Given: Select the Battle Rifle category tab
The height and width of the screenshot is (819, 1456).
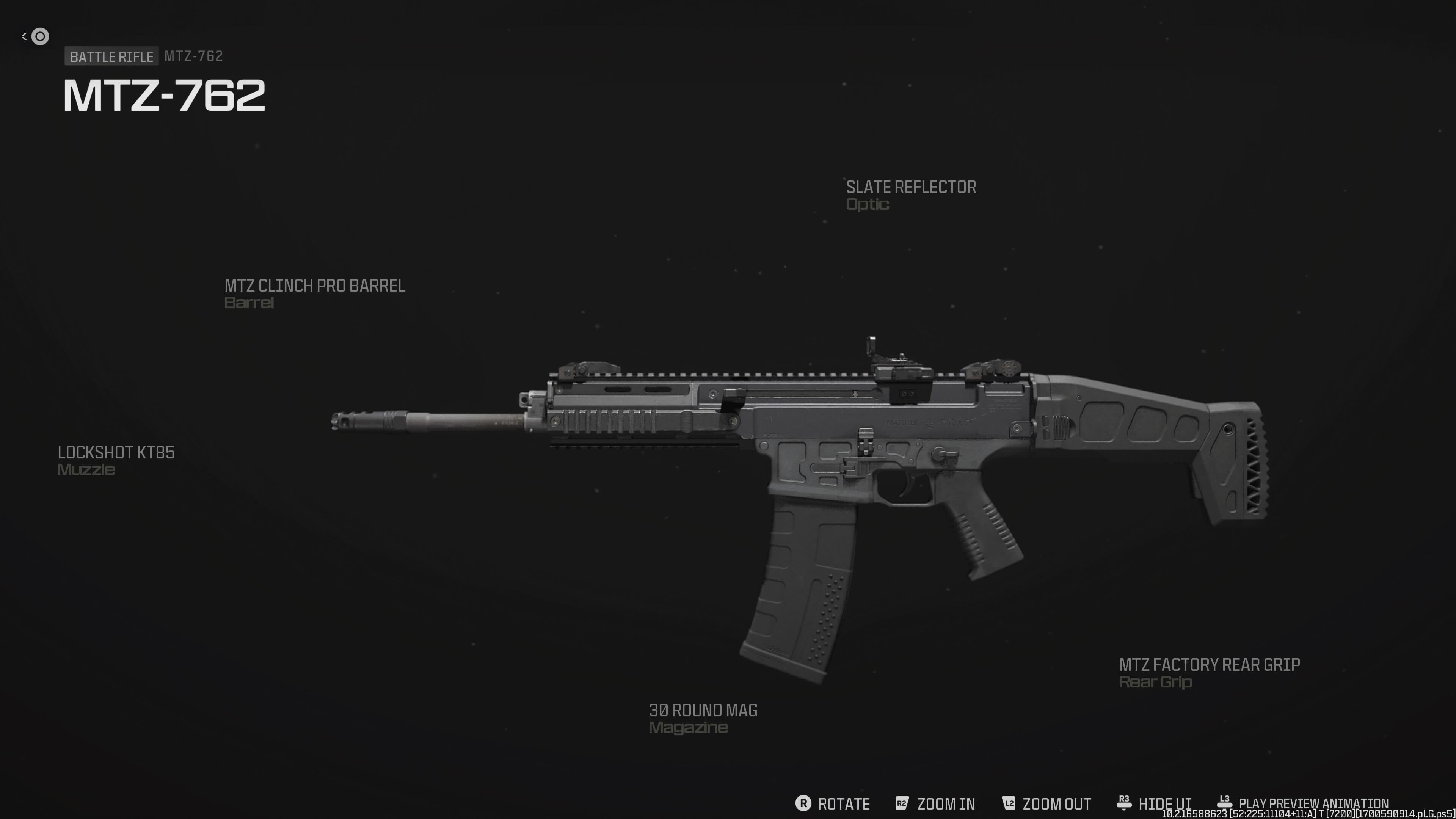Looking at the screenshot, I should pos(111,56).
